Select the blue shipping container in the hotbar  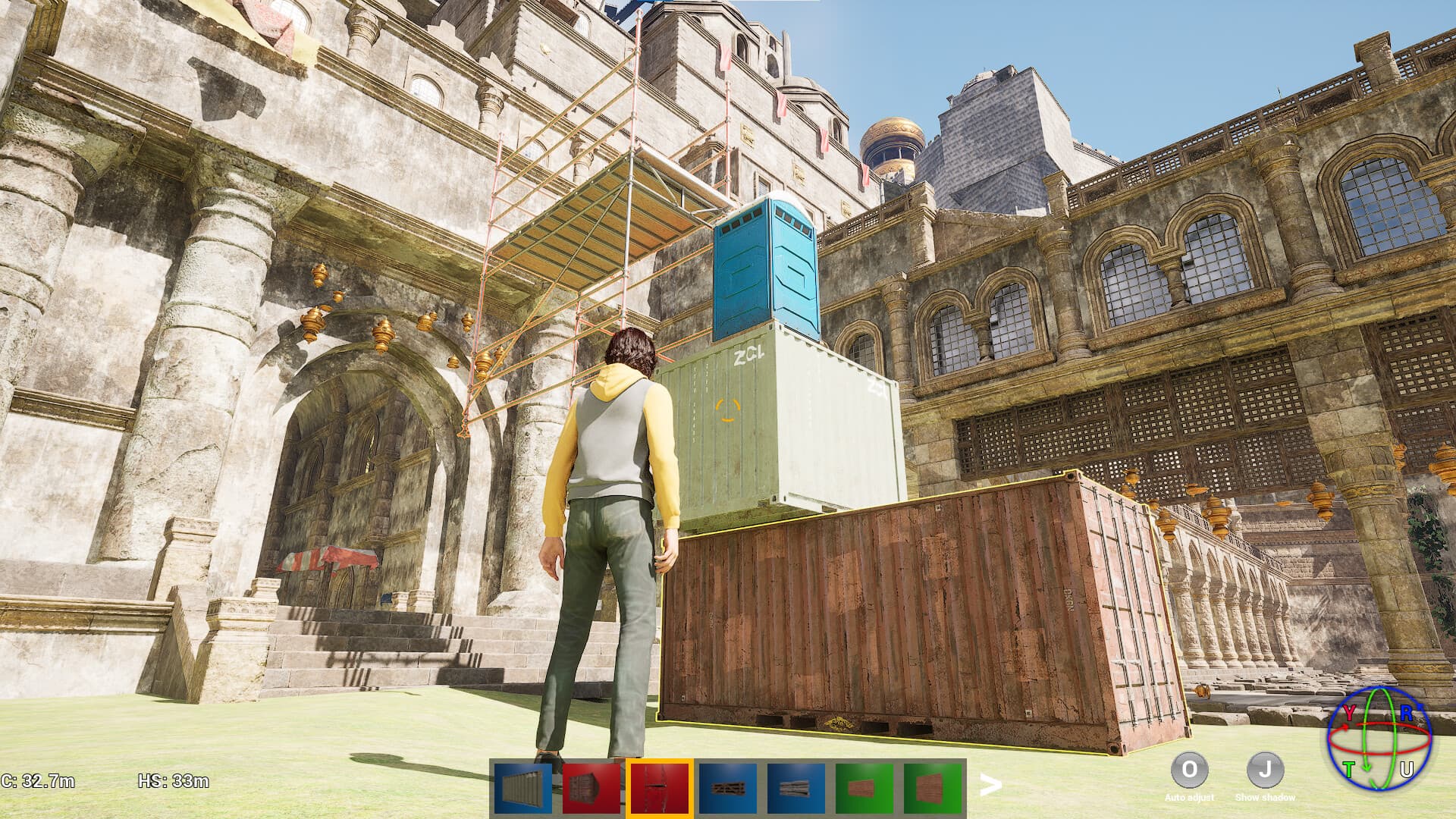coord(523,787)
